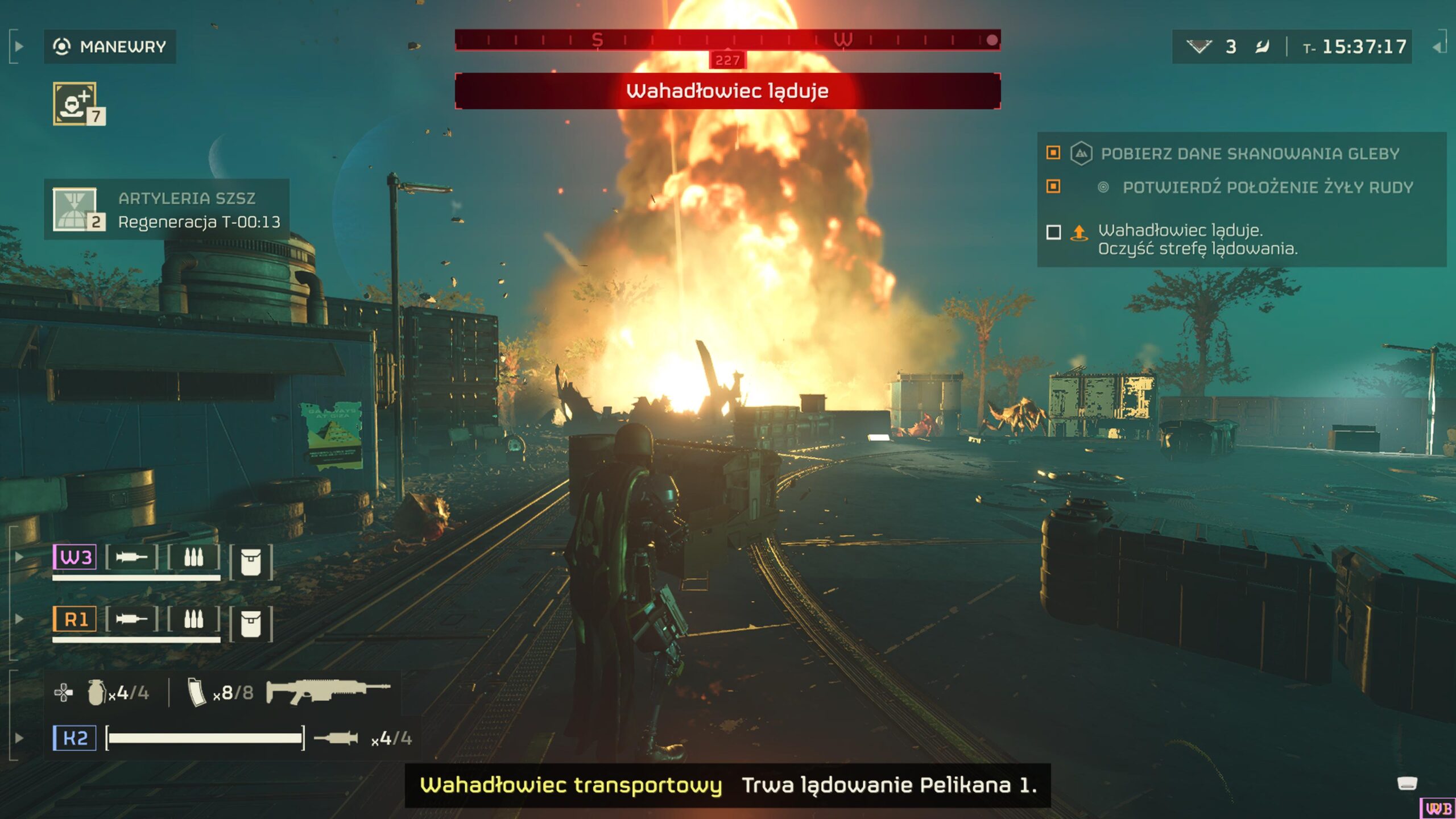The width and height of the screenshot is (1456, 819).
Task: Click the R1 teammate's stim syringe icon
Action: 131,619
